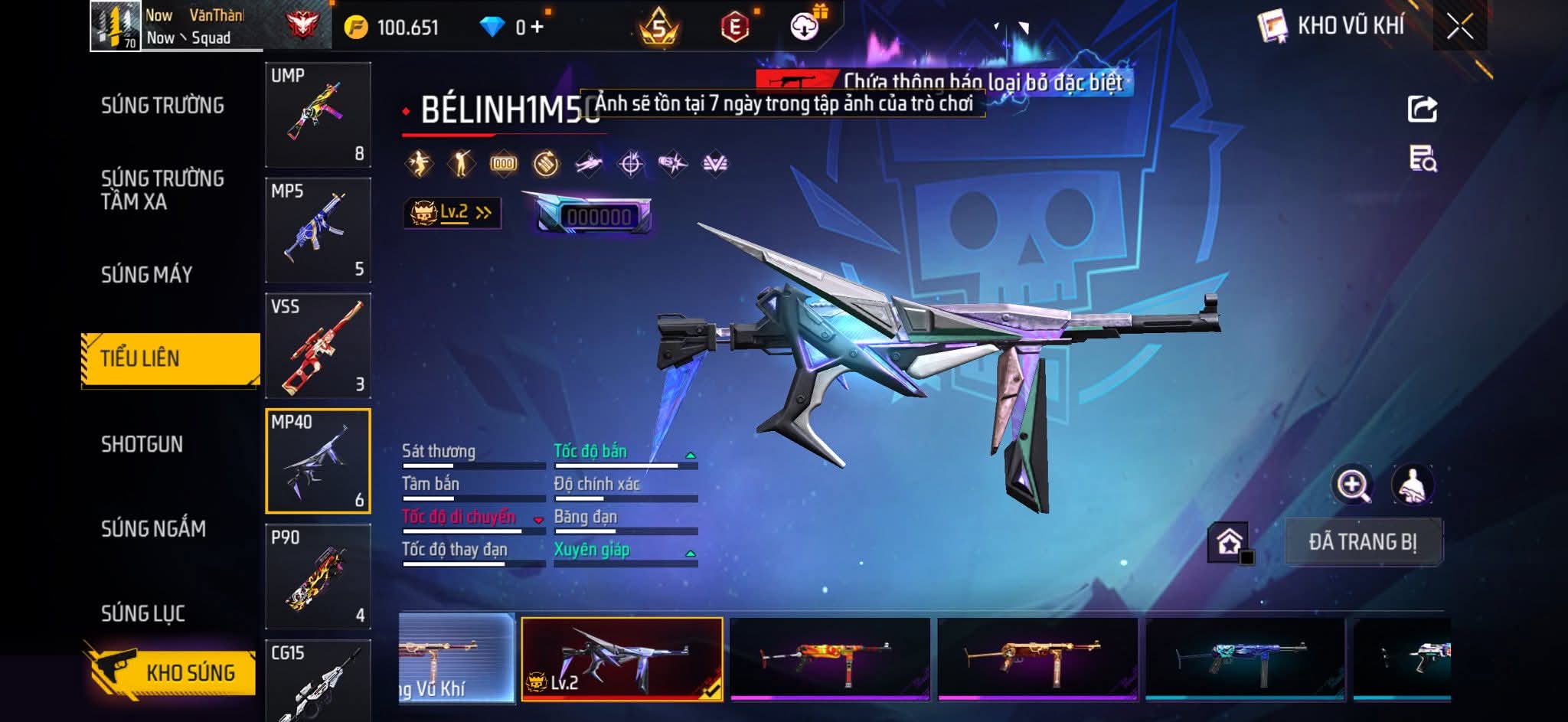Choose the MP5 weapon slot
This screenshot has height=722, width=1568.
tap(318, 230)
